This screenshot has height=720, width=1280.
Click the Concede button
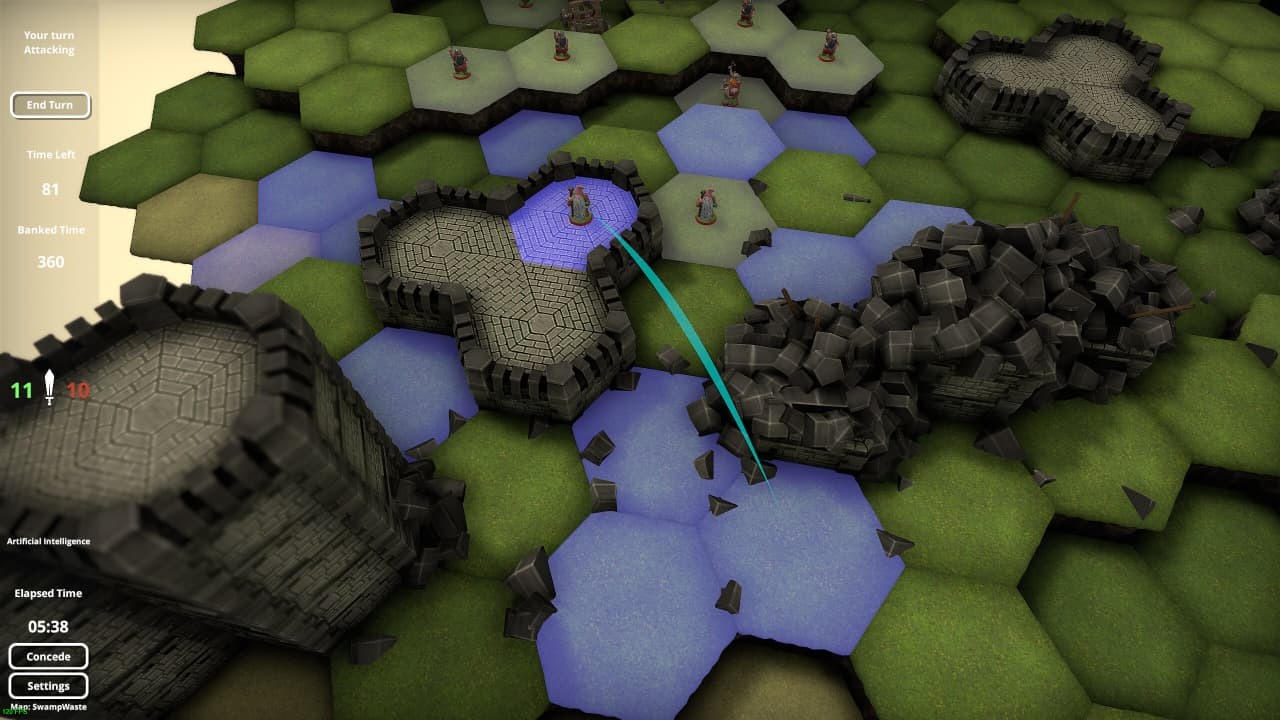[x=49, y=656]
